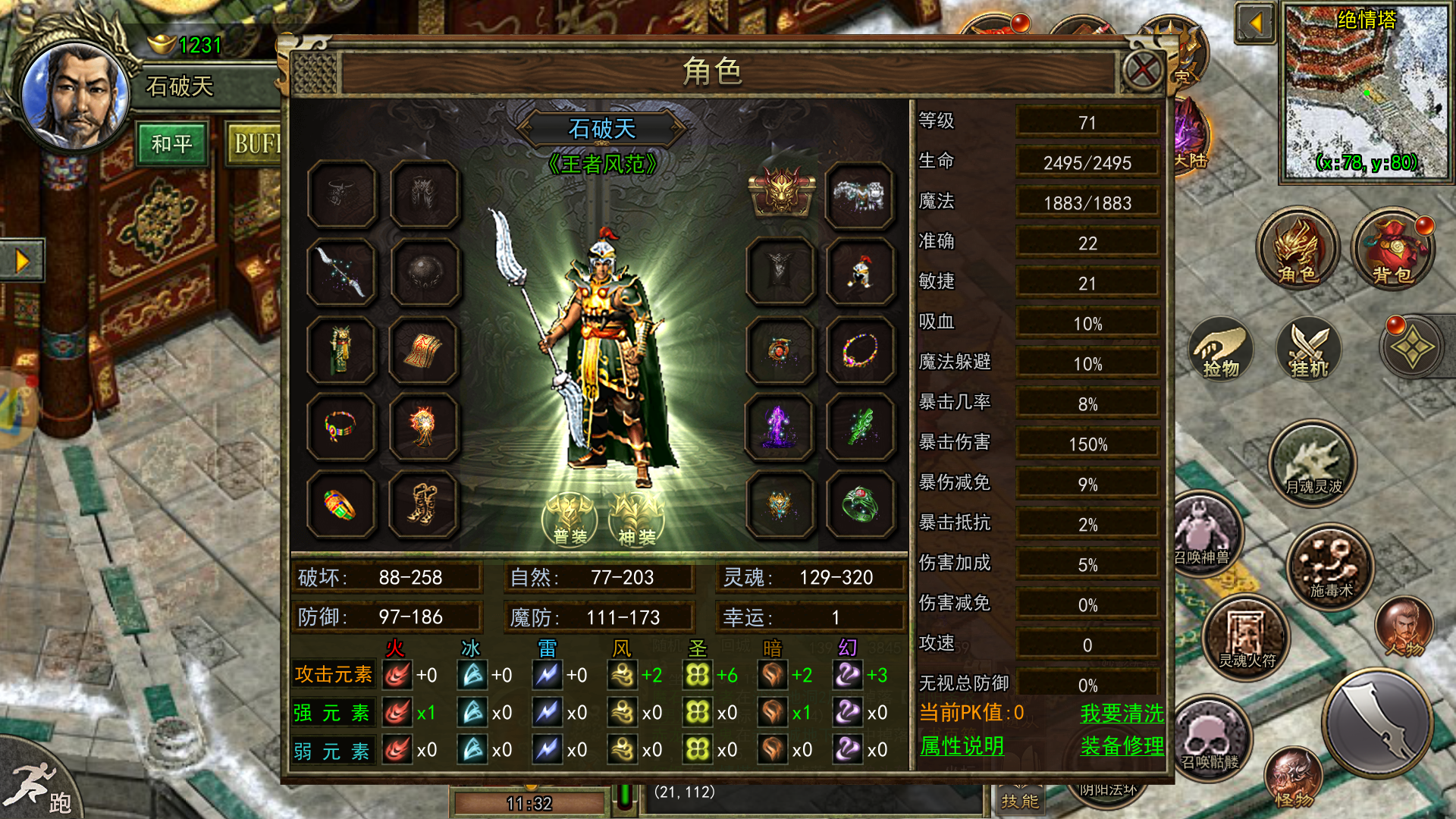The height and width of the screenshot is (819, 1456).
Task: Open the 角色 character icon on the right
Action: [1298, 250]
